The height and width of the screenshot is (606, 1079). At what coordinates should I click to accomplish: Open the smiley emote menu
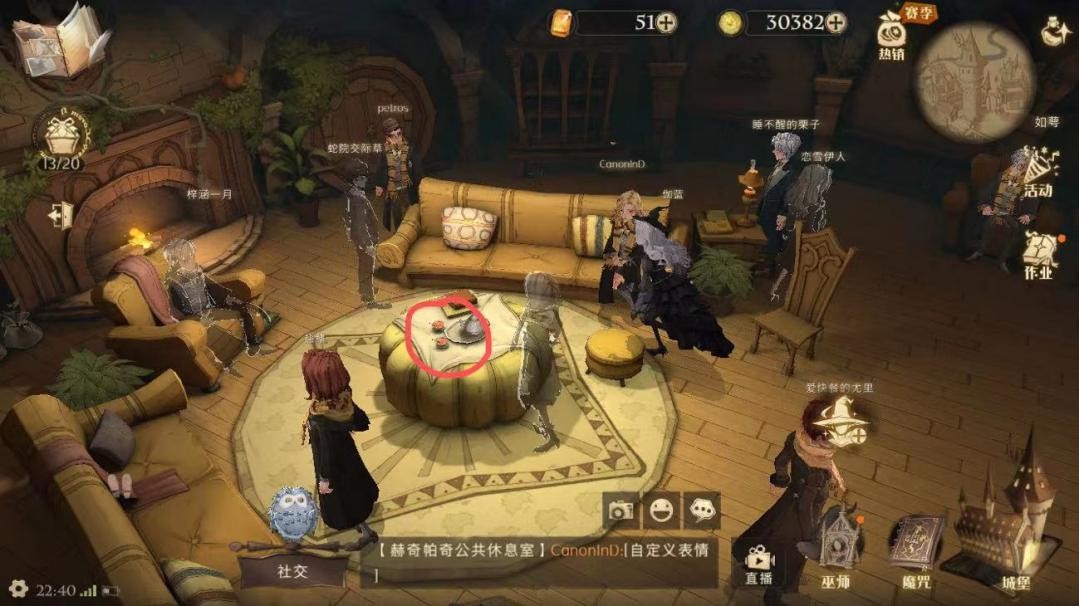(x=661, y=511)
